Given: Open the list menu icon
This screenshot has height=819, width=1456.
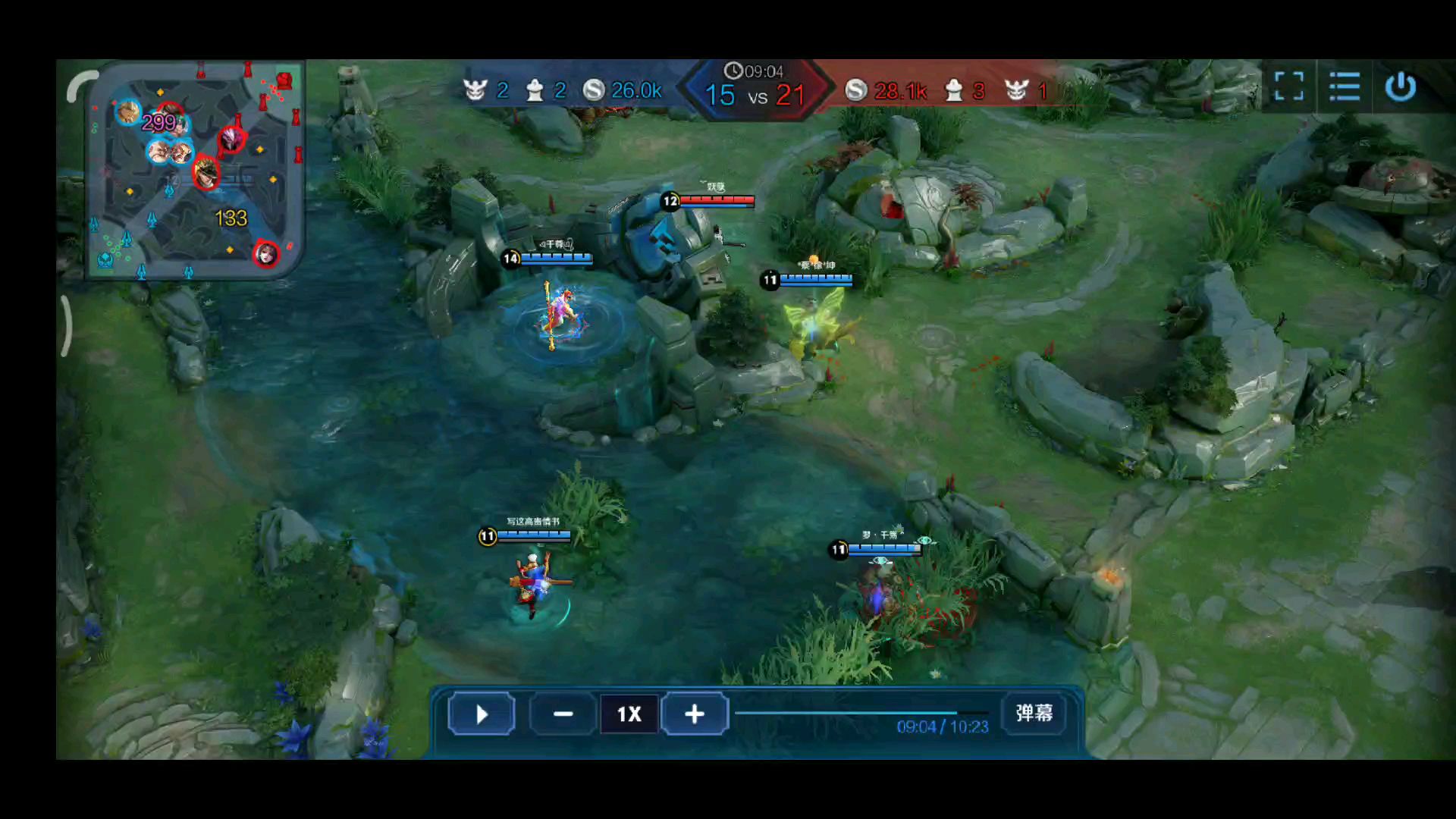Looking at the screenshot, I should pyautogui.click(x=1345, y=86).
